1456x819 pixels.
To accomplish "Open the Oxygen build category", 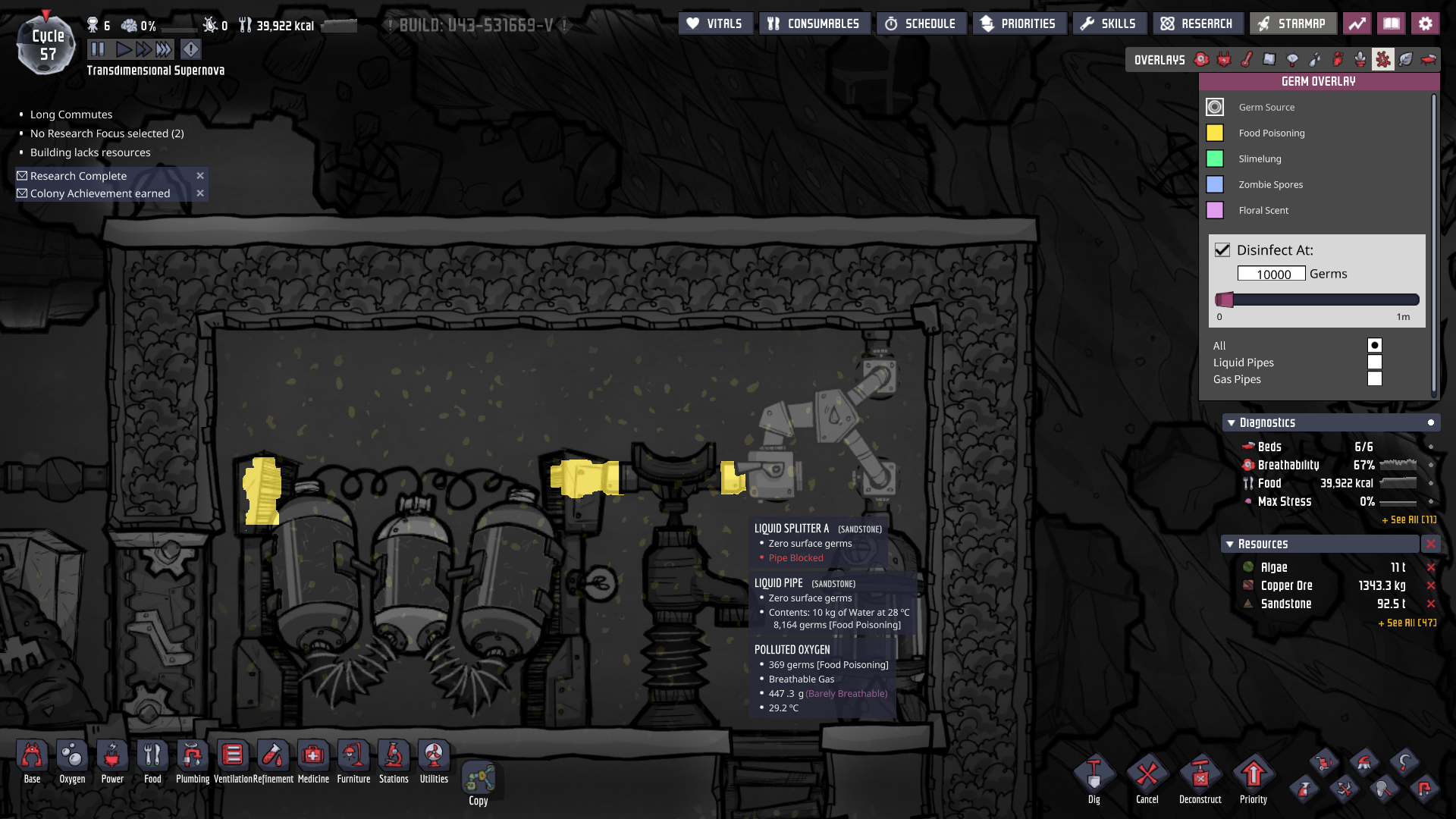I will click(72, 761).
